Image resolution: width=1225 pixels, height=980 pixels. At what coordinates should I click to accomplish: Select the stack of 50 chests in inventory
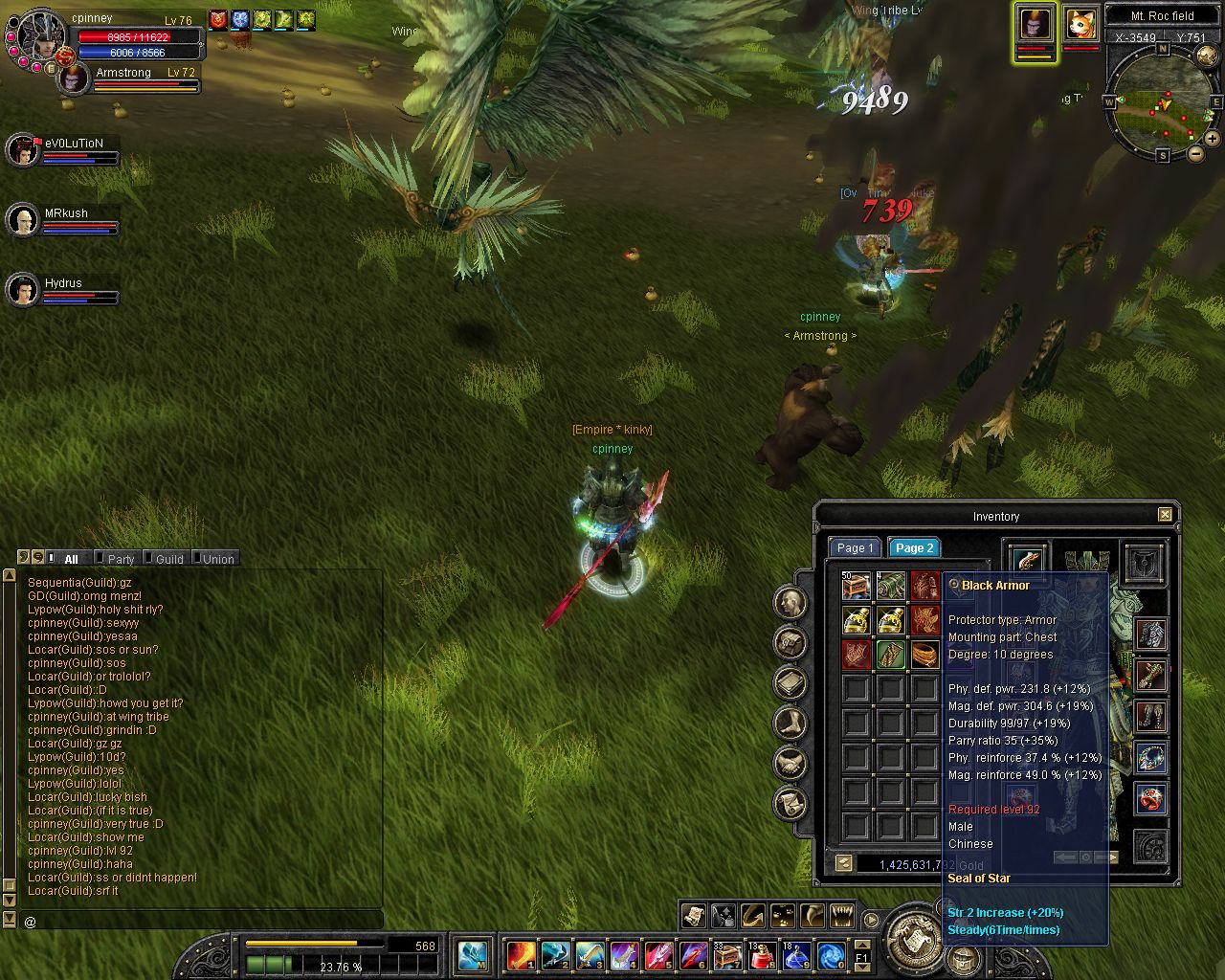point(856,586)
